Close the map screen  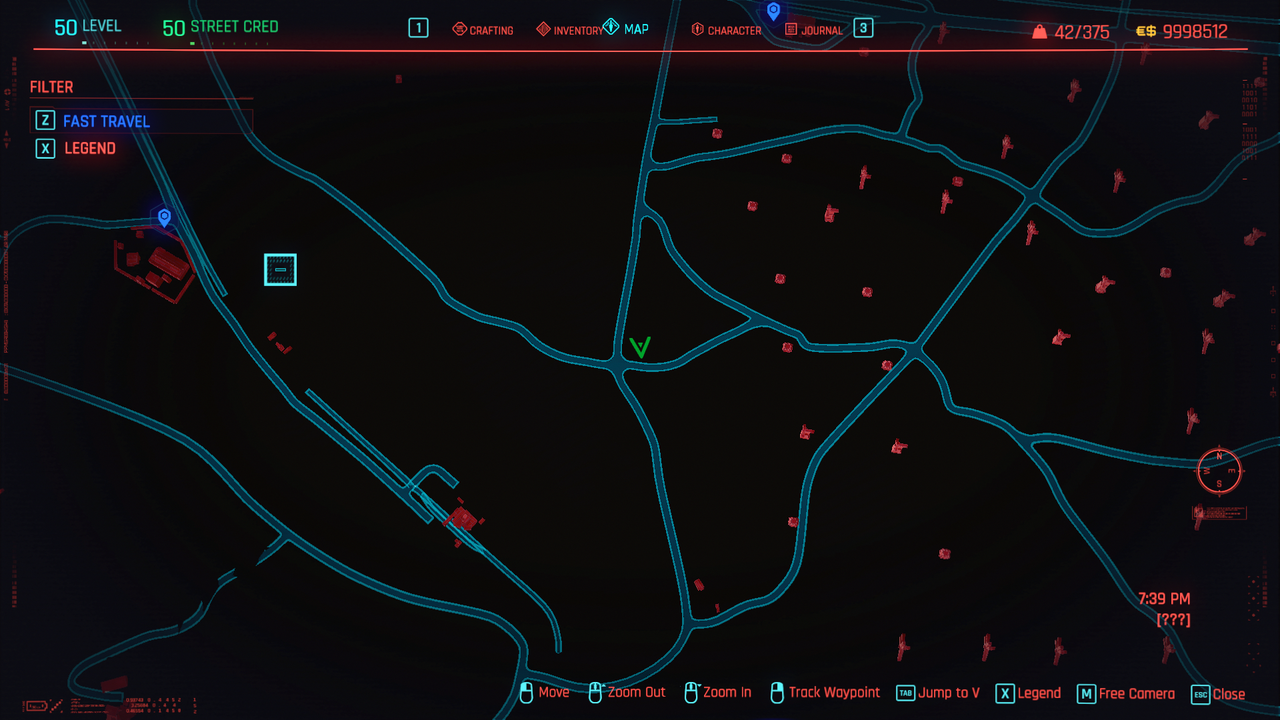tap(1218, 693)
